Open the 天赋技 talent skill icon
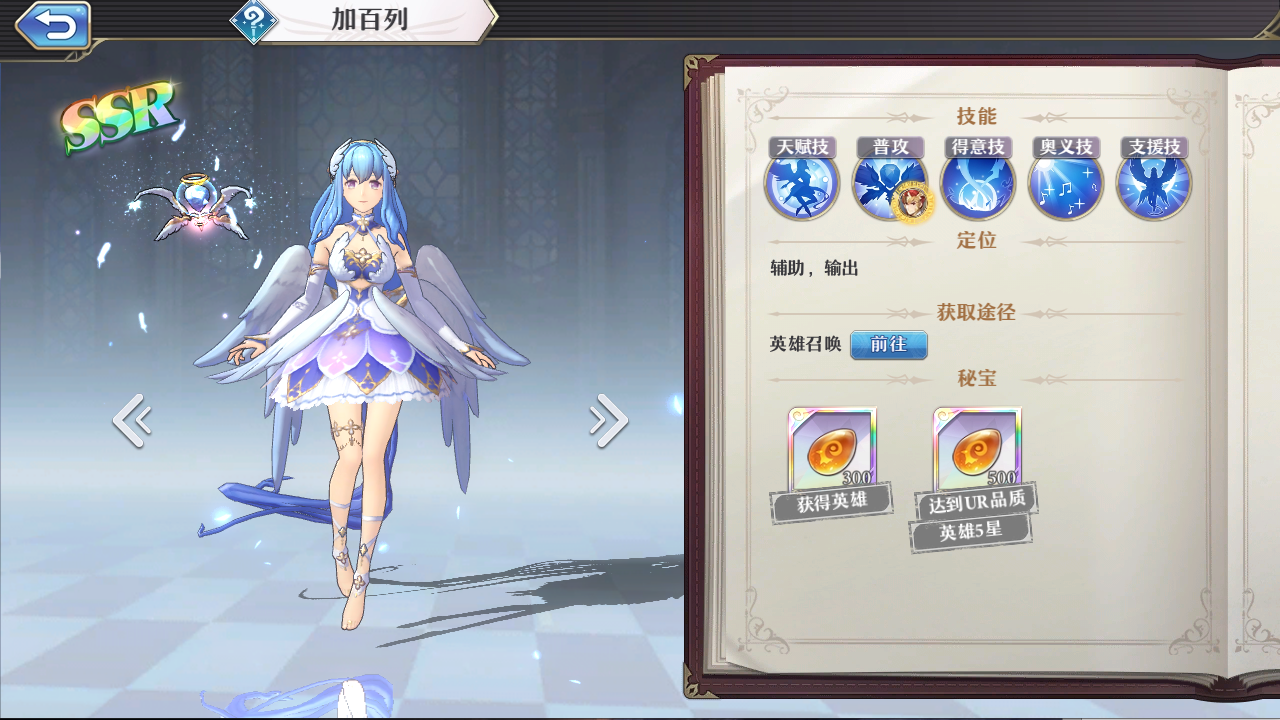This screenshot has width=1280, height=720. click(800, 185)
